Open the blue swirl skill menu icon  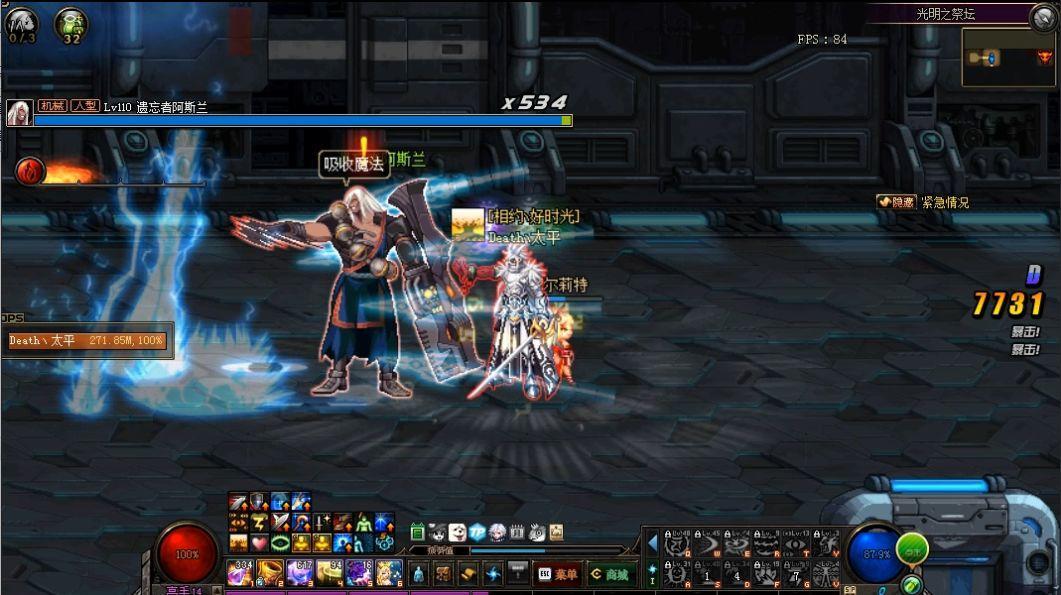pyautogui.click(x=493, y=574)
